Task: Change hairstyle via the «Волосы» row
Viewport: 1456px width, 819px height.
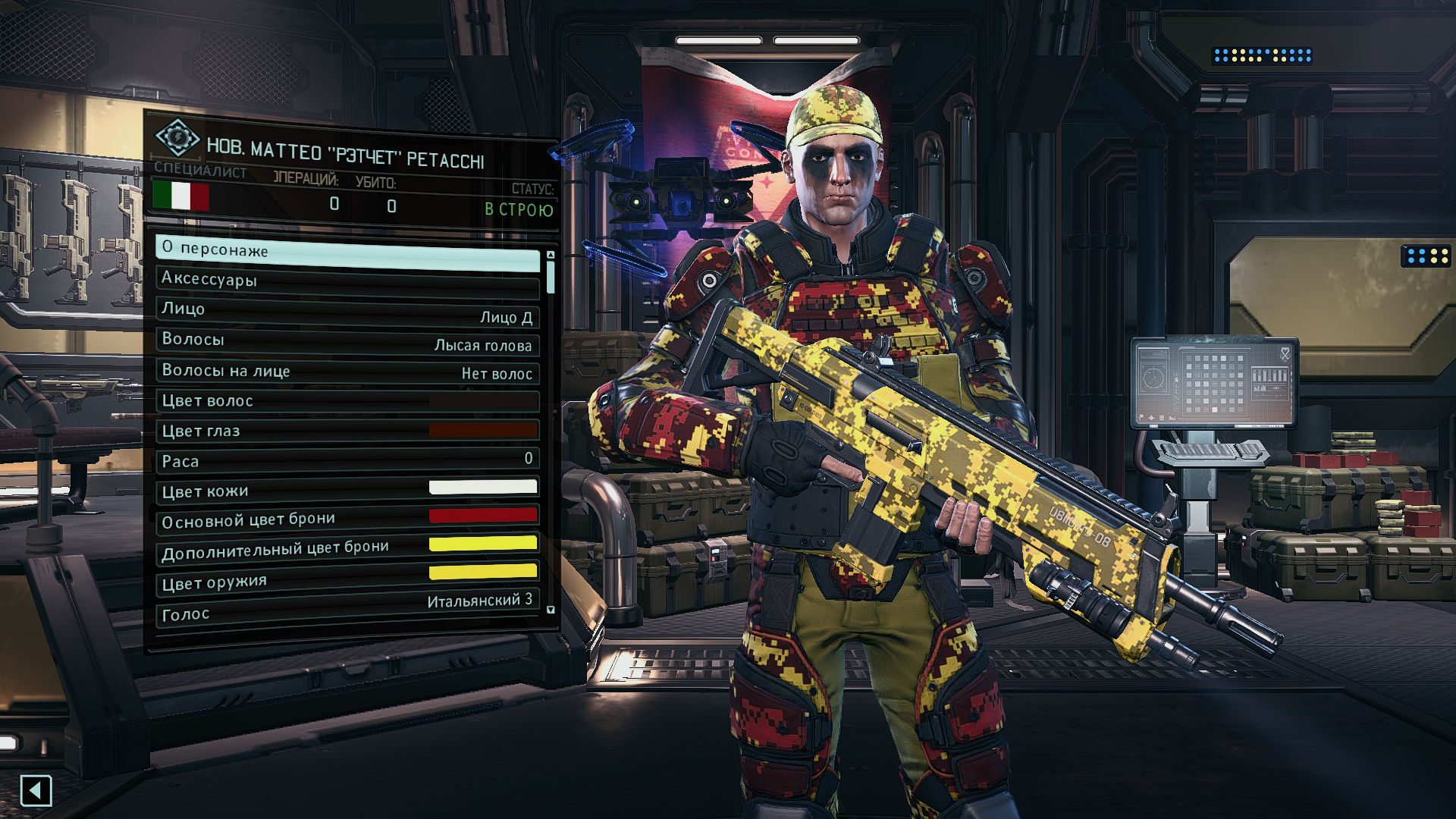Action: (347, 341)
